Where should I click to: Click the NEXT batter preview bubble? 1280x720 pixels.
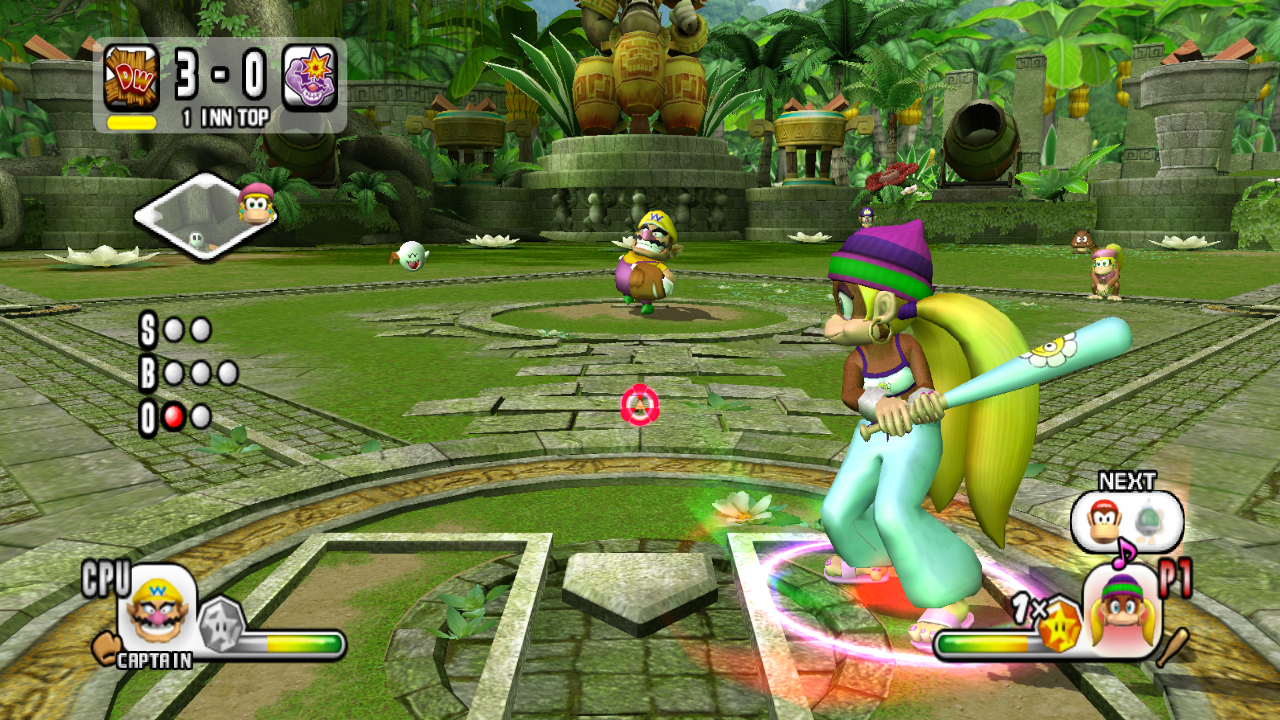coord(1126,521)
